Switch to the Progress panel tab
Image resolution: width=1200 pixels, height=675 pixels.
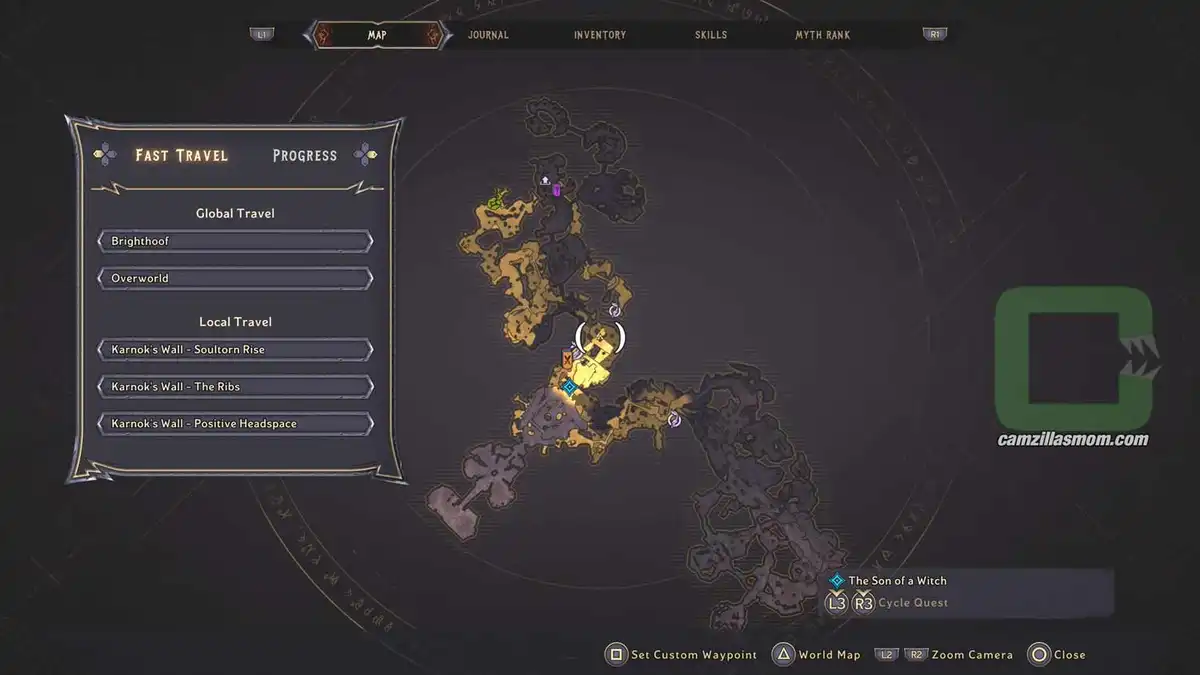tap(305, 155)
